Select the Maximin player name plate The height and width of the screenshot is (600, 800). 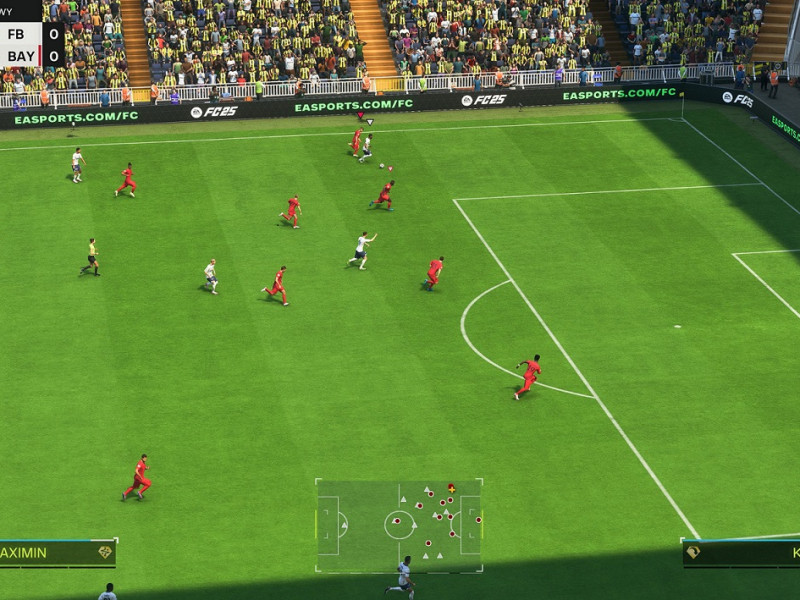[56, 553]
